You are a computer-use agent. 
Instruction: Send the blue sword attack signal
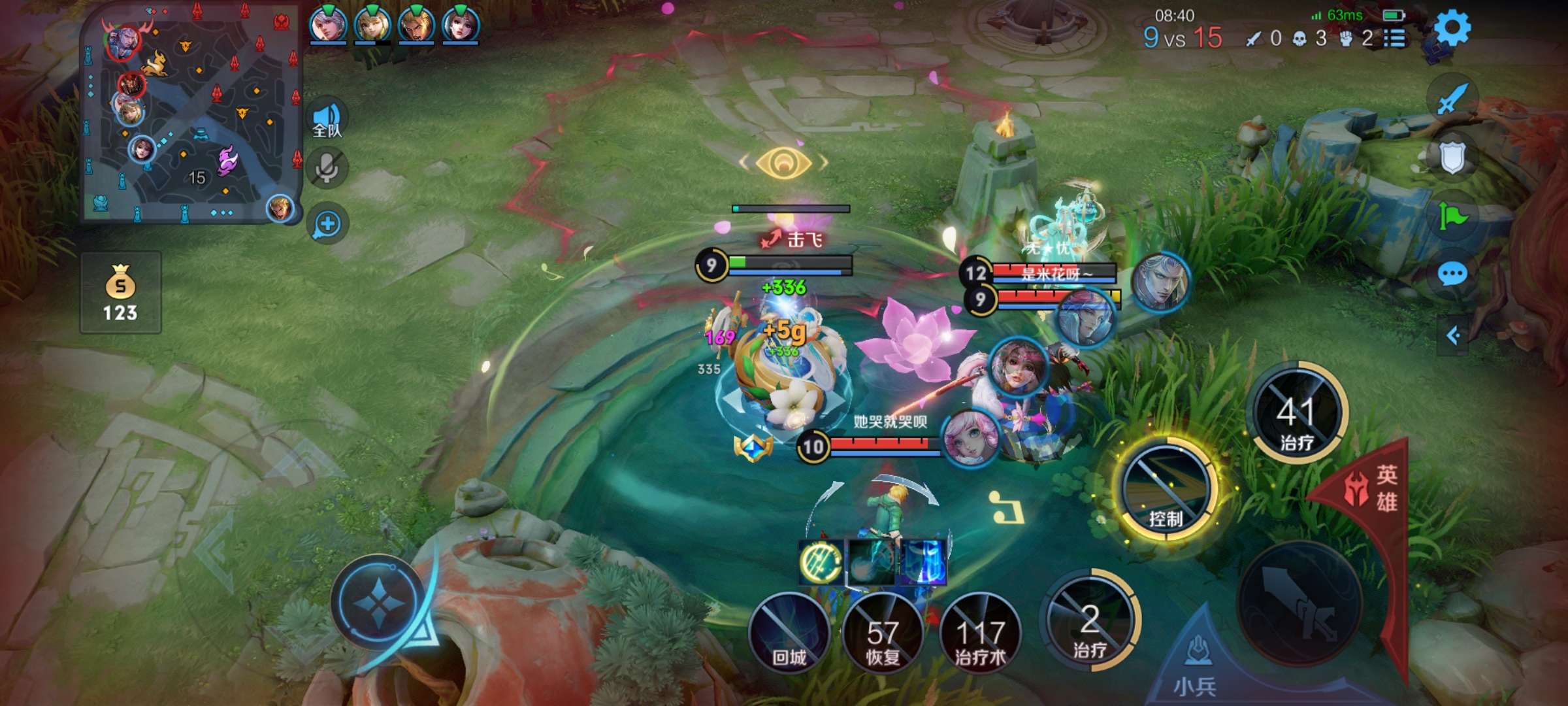1452,99
